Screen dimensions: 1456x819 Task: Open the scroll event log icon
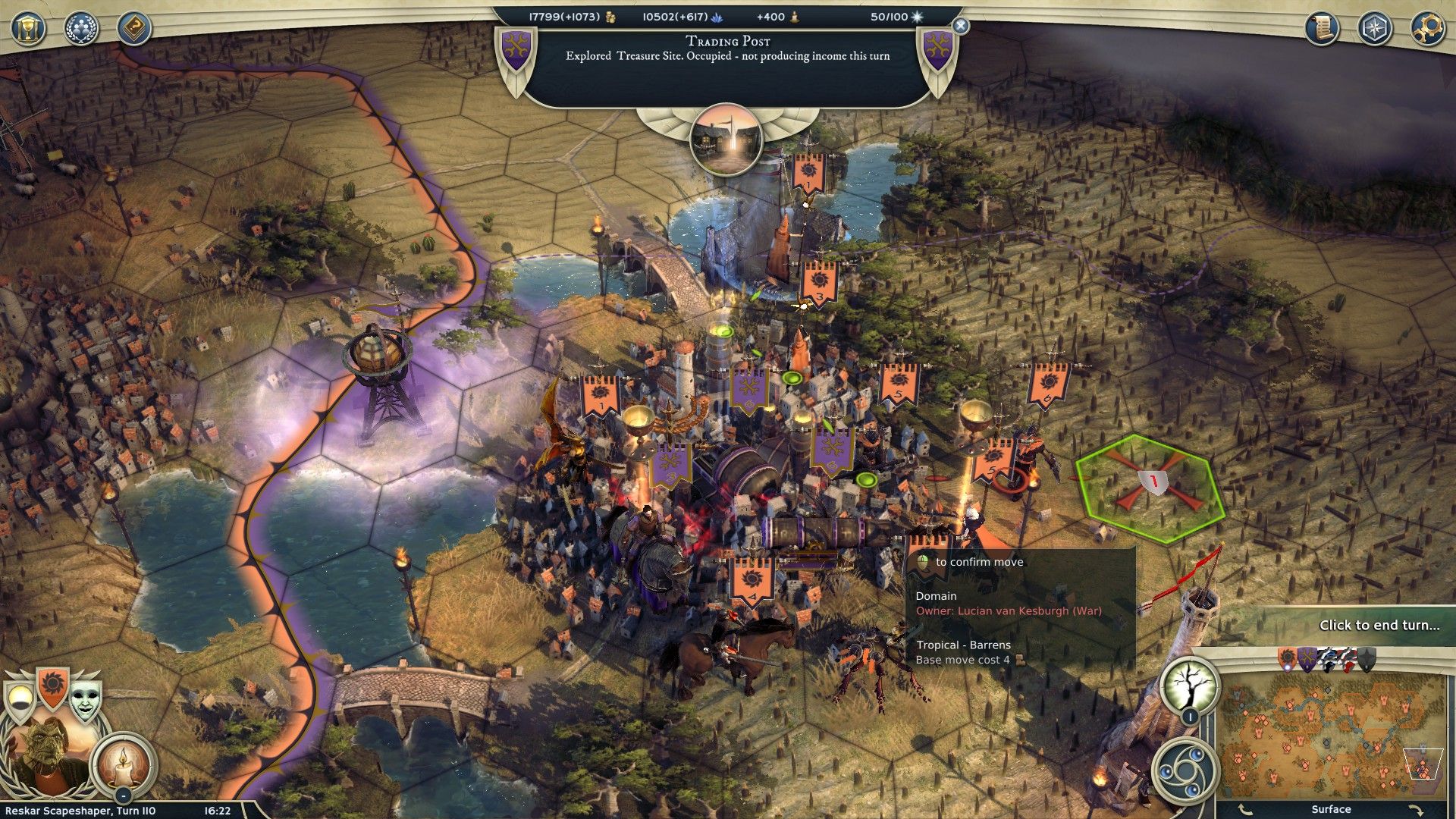coord(1322,29)
